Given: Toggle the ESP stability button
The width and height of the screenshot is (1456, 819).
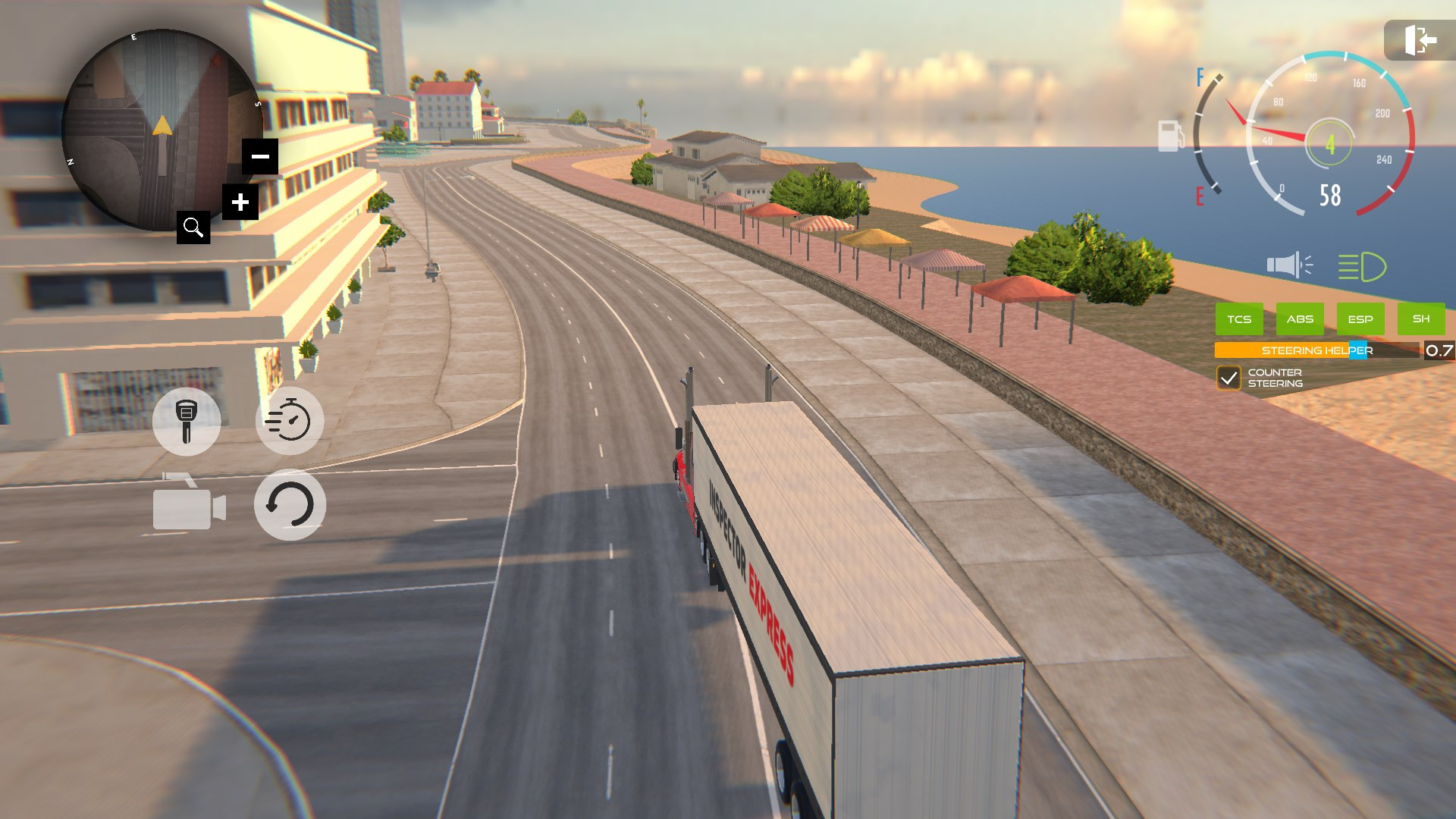Looking at the screenshot, I should tap(1360, 319).
